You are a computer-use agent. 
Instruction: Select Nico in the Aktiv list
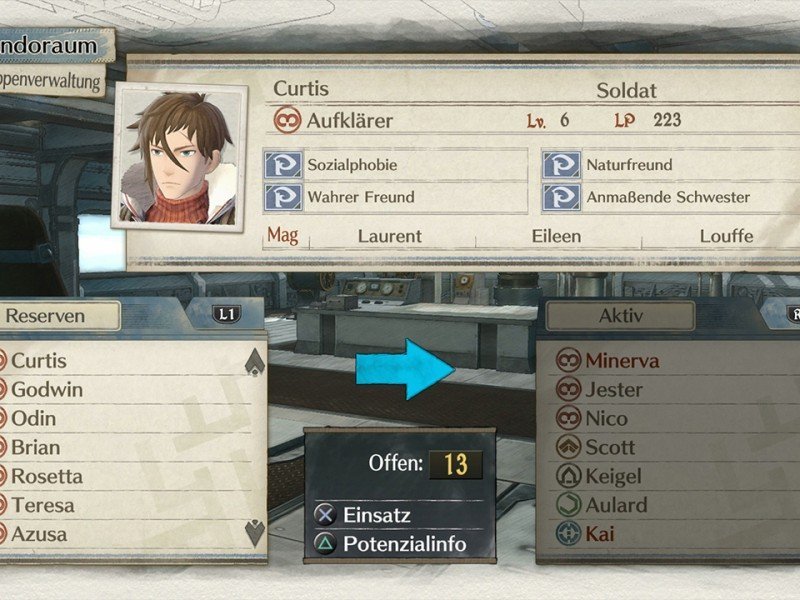[x=607, y=418]
